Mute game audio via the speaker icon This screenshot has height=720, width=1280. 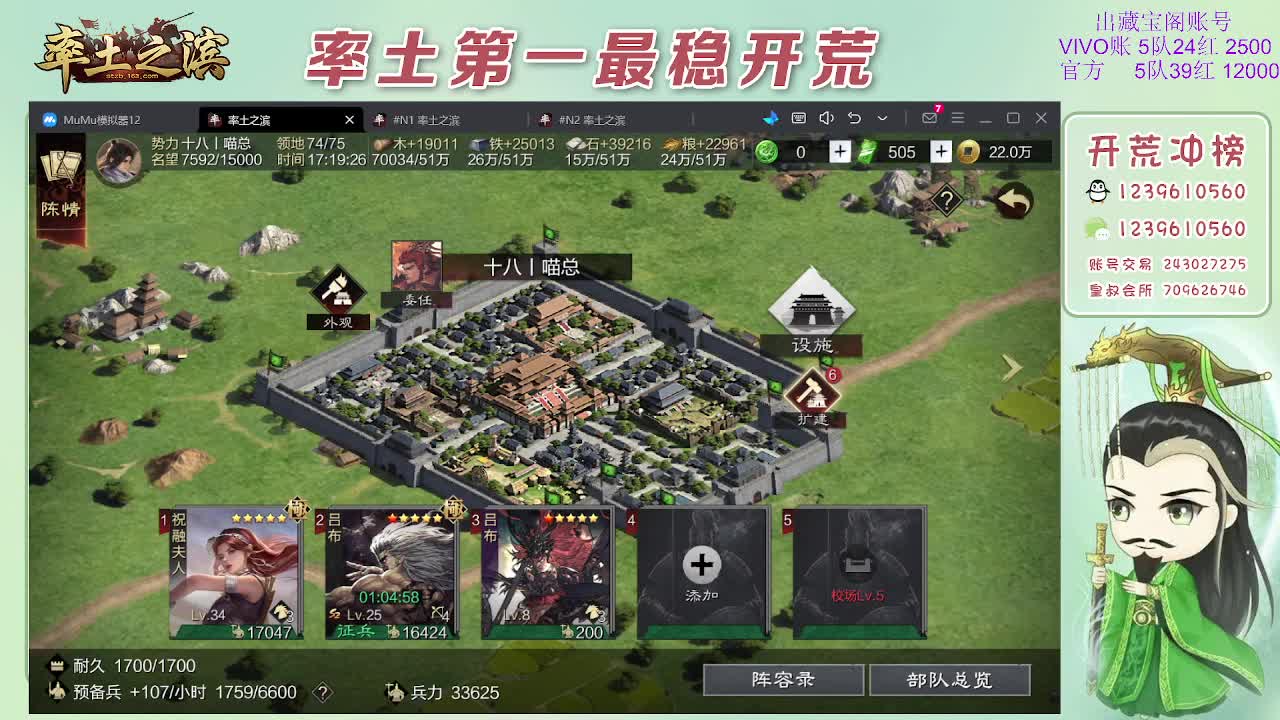[x=826, y=117]
